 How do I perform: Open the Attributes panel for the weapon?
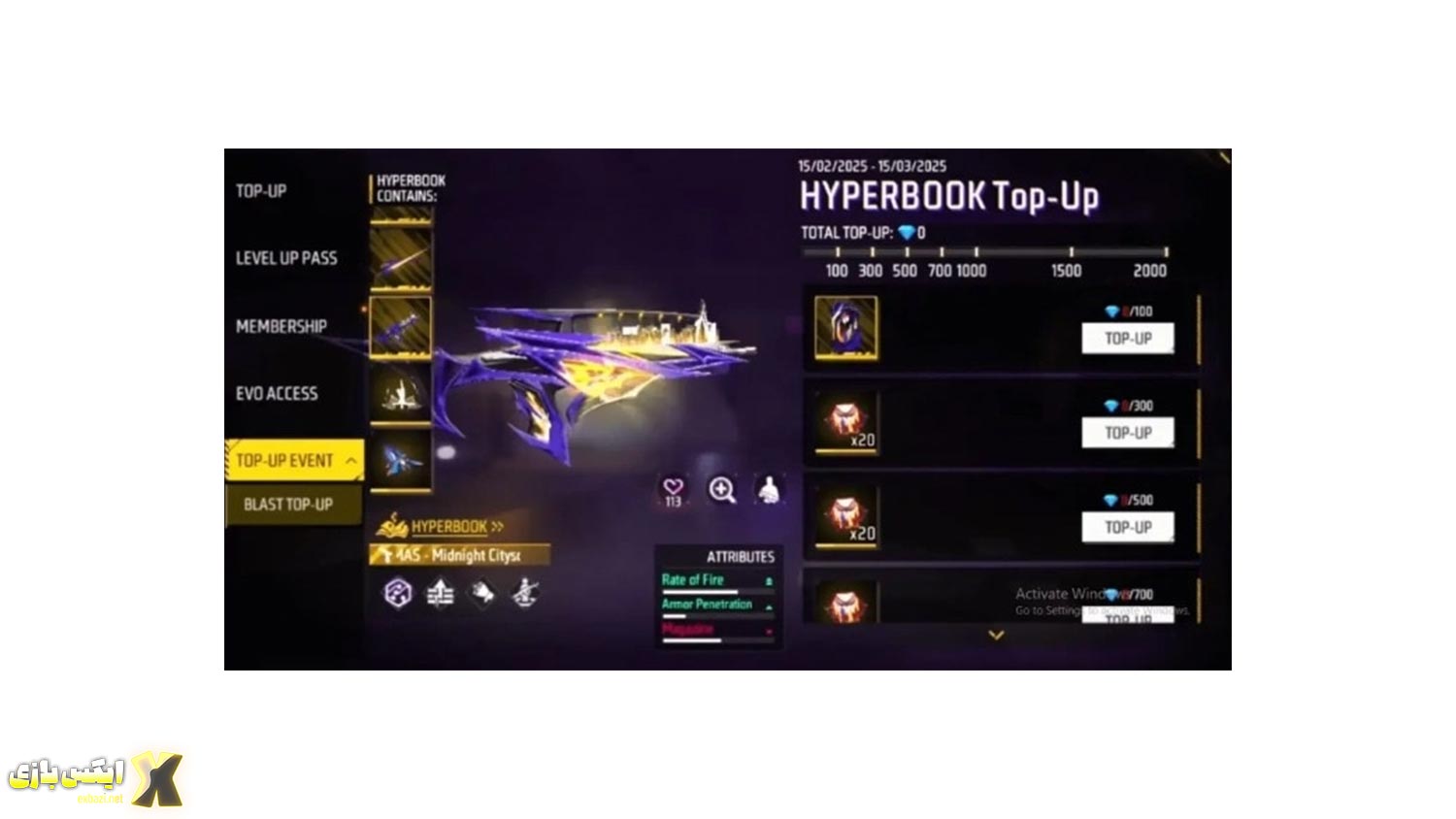point(740,557)
